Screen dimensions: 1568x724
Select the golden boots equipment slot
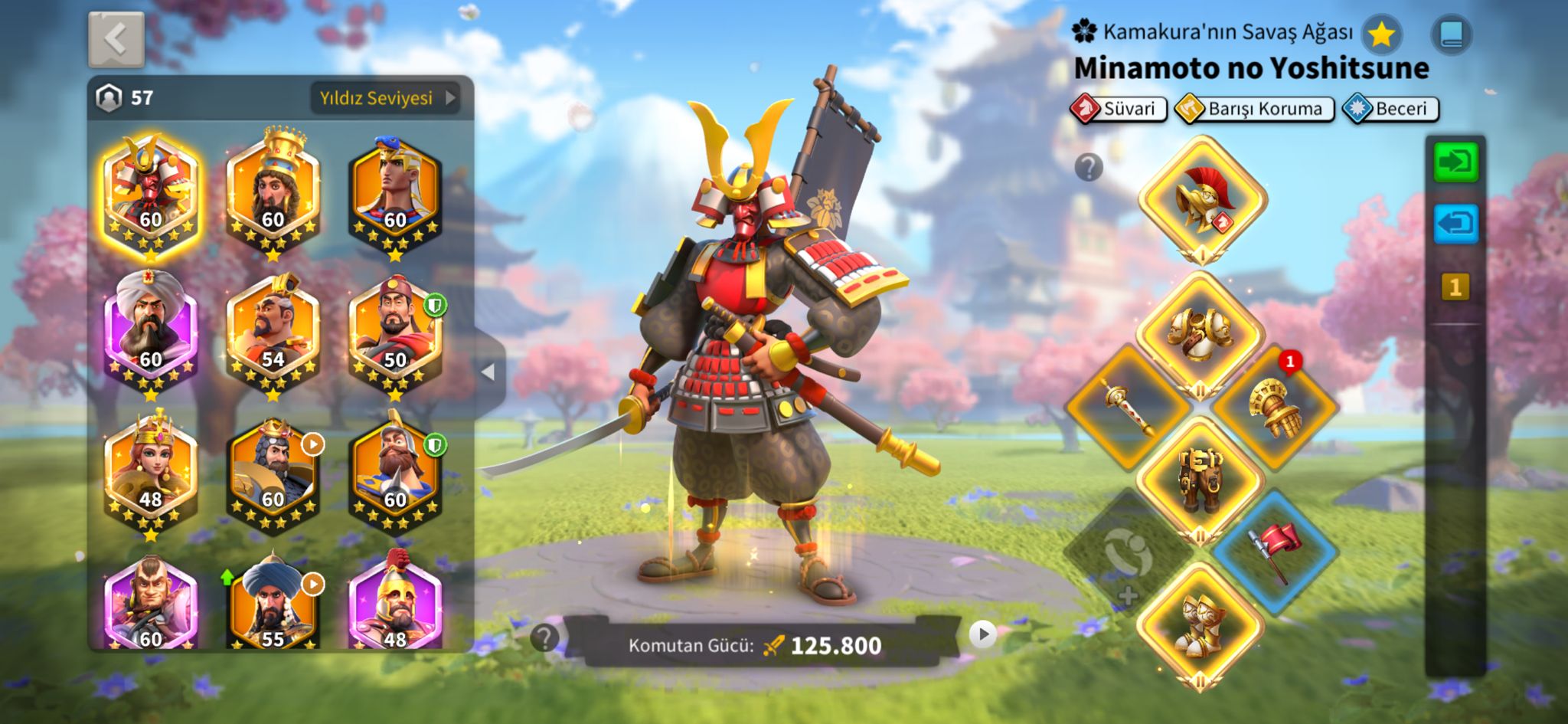(x=1200, y=624)
